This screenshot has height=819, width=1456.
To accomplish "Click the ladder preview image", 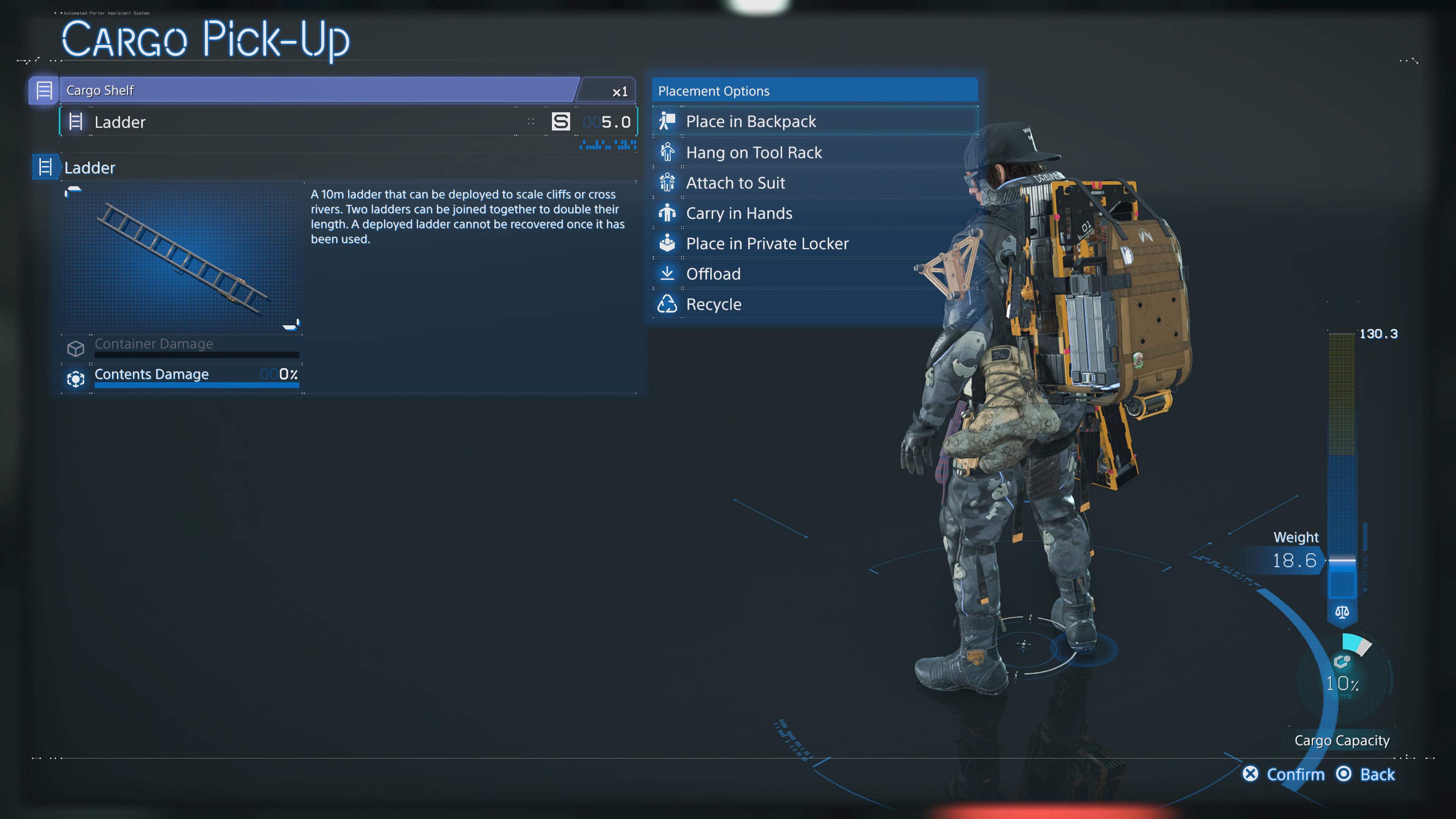I will click(182, 258).
